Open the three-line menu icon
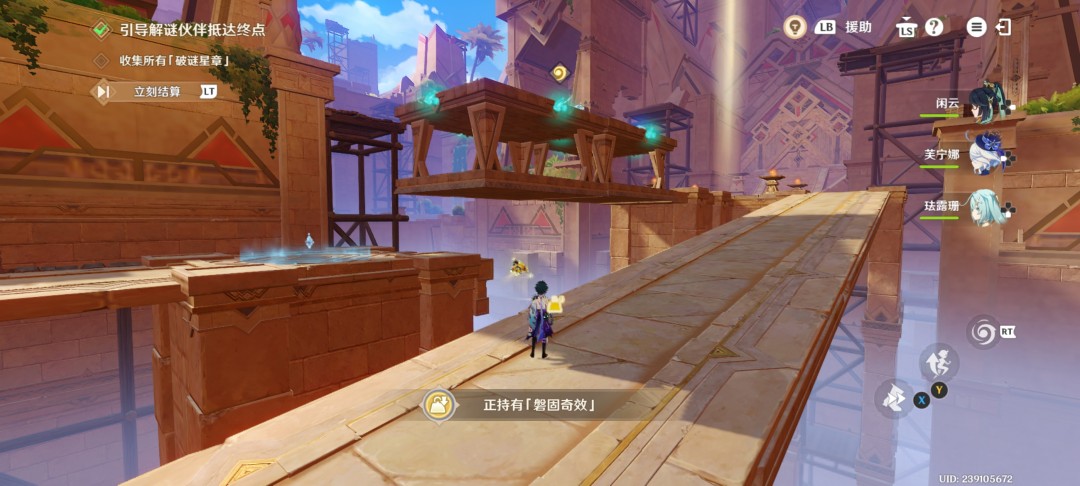Viewport: 1080px width, 486px height. pyautogui.click(x=976, y=27)
